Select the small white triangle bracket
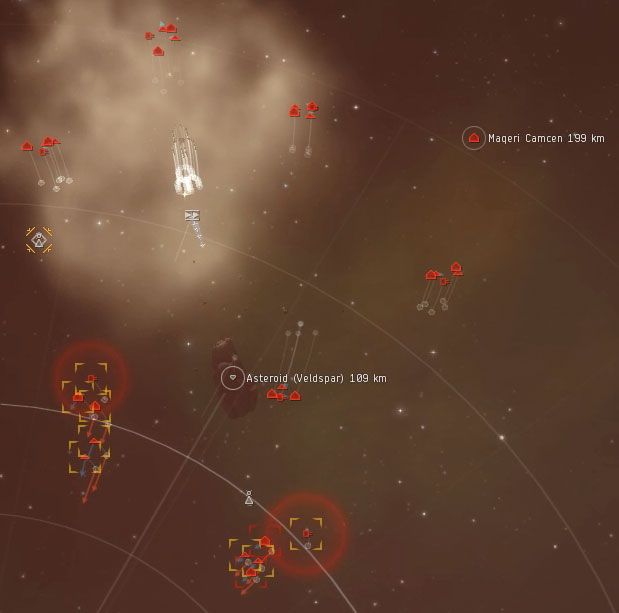The height and width of the screenshot is (613, 619). [x=249, y=497]
